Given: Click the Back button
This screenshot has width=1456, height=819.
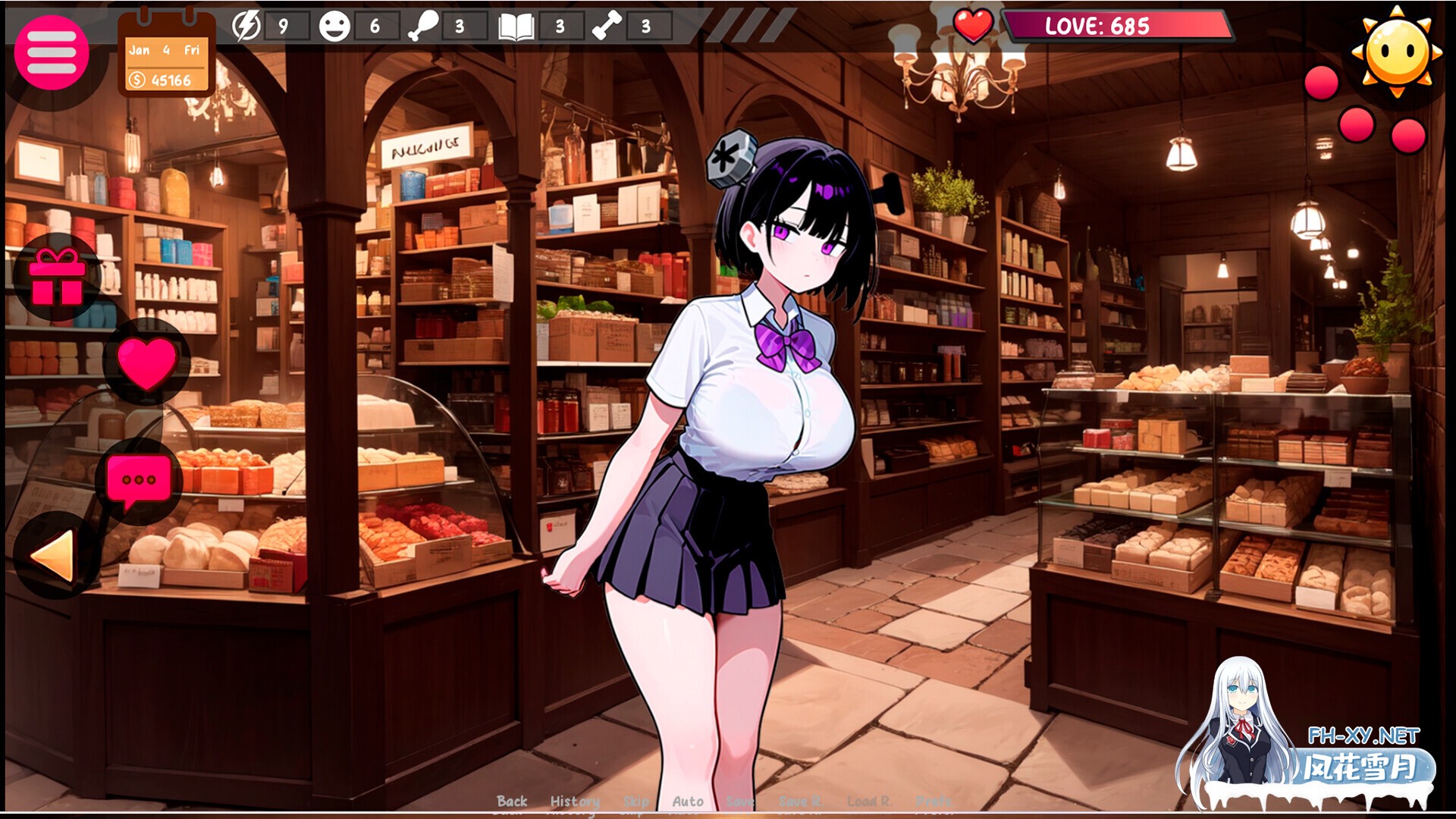Looking at the screenshot, I should coord(512,801).
